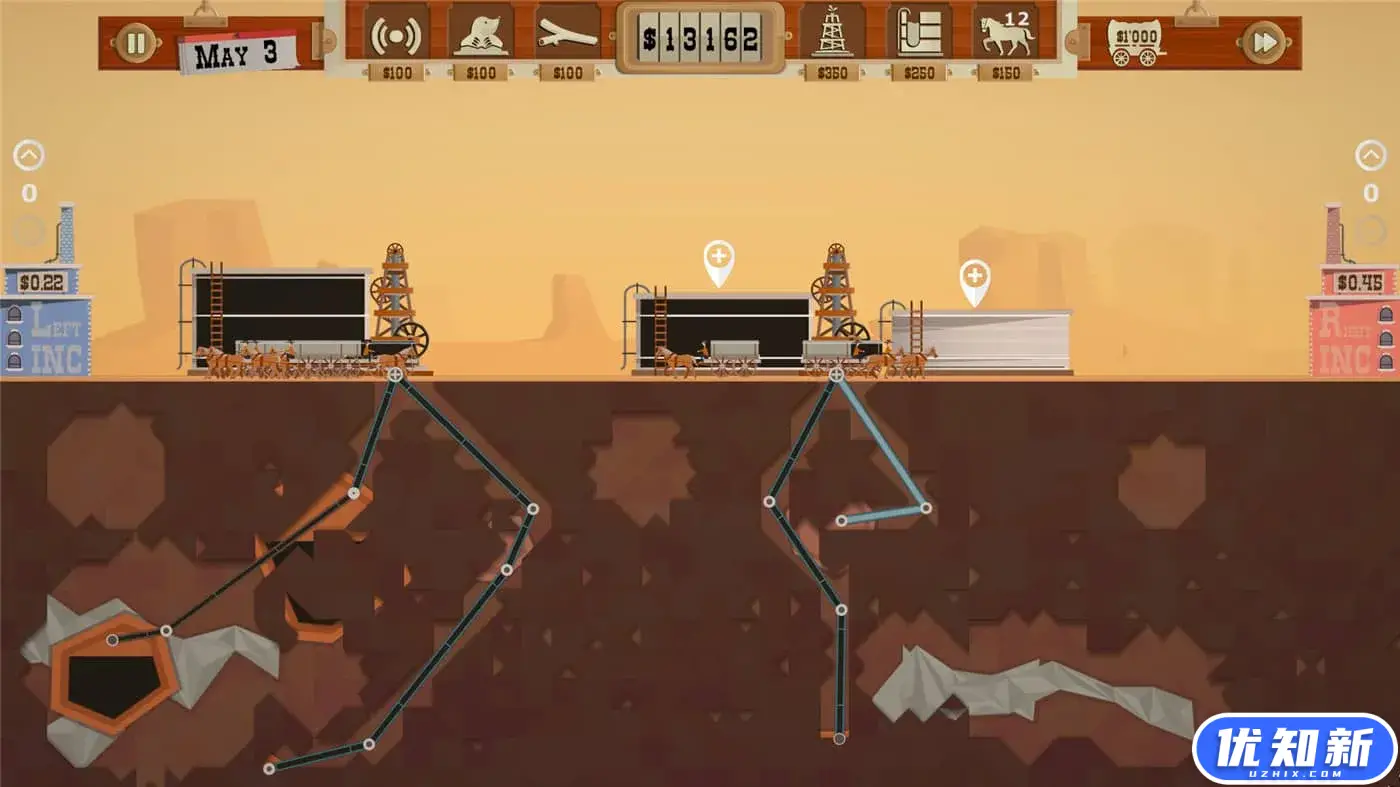Speed up time with the fast-forward button

coord(1263,43)
